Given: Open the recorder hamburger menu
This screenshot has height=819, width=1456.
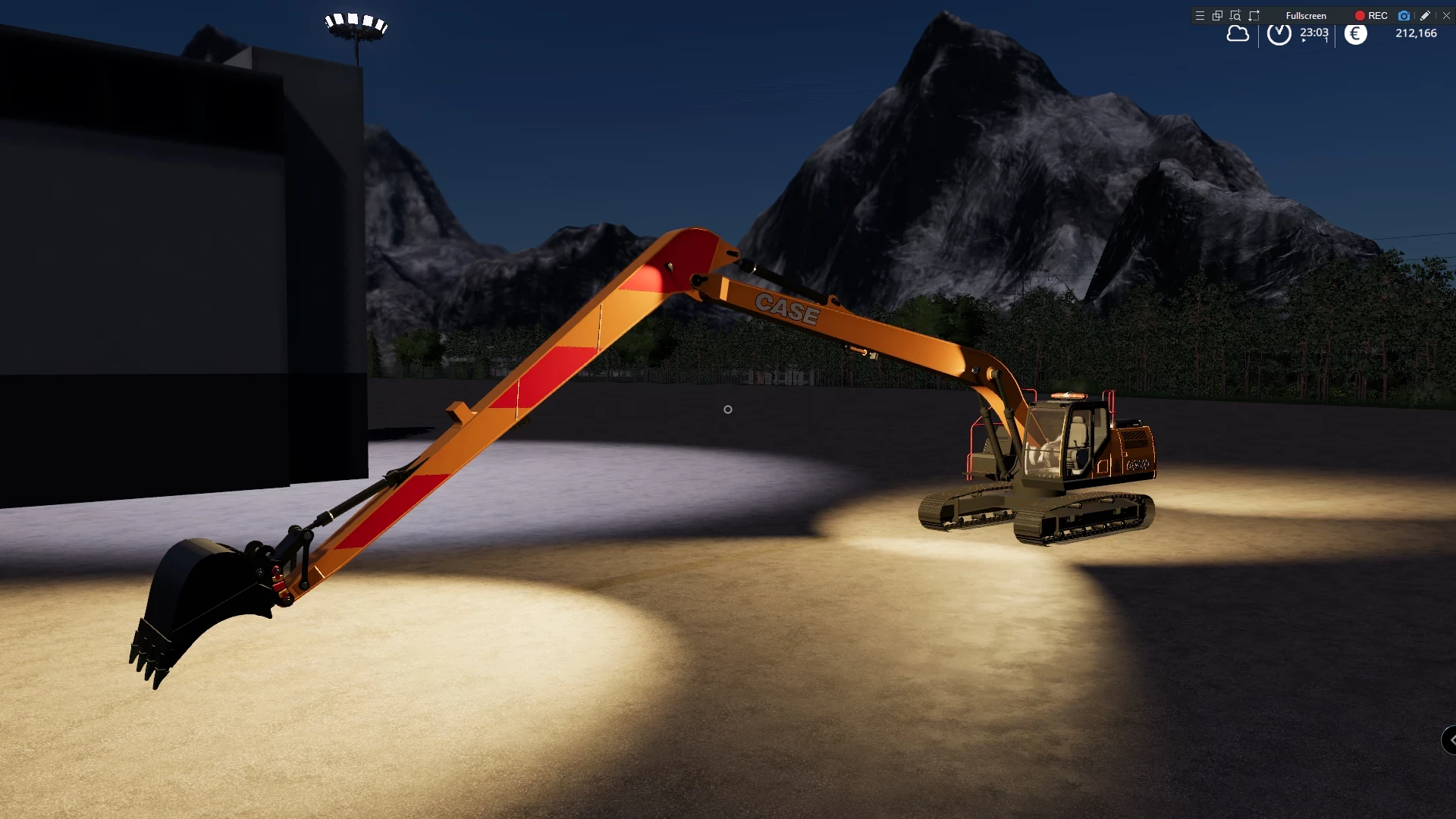Looking at the screenshot, I should coord(1199,15).
